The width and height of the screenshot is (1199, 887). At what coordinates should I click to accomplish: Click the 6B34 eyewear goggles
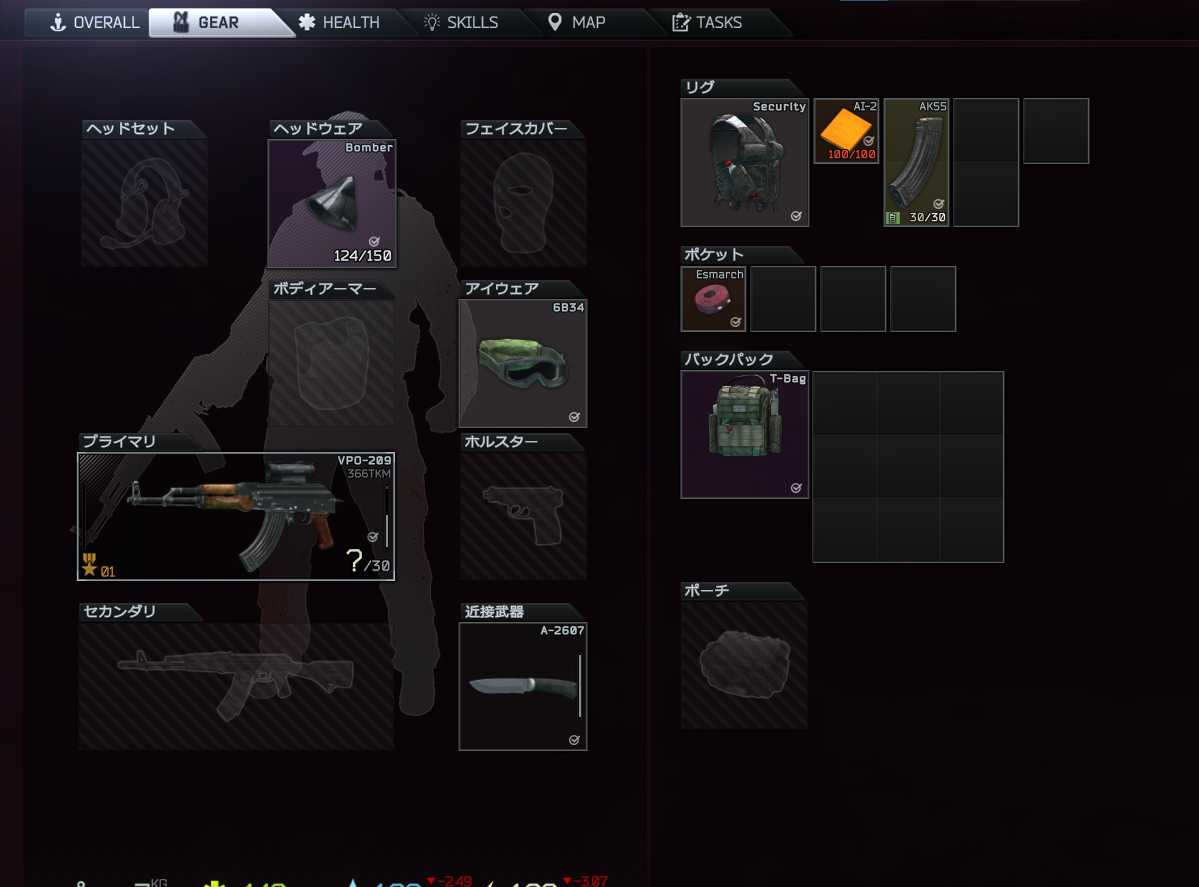[x=522, y=363]
